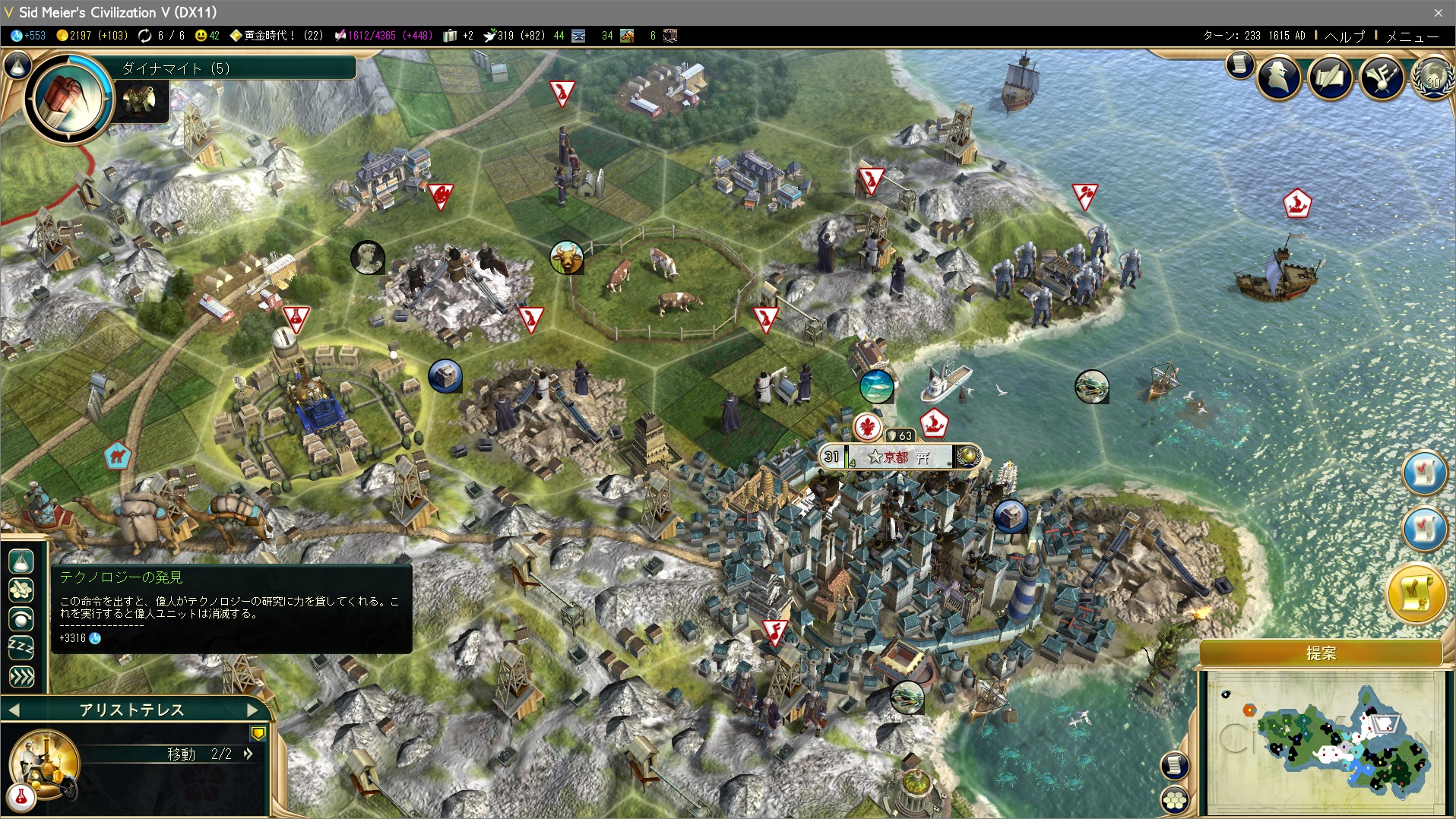This screenshot has height=819, width=1456.
Task: Cycle to the previous unit arrow
Action: tap(13, 710)
